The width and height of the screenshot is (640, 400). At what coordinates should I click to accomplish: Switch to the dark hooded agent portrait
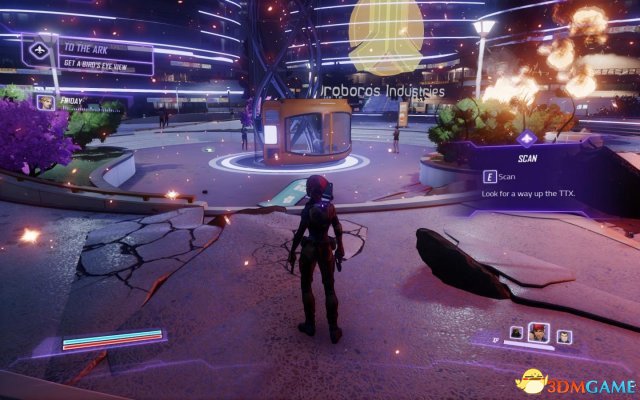(518, 333)
